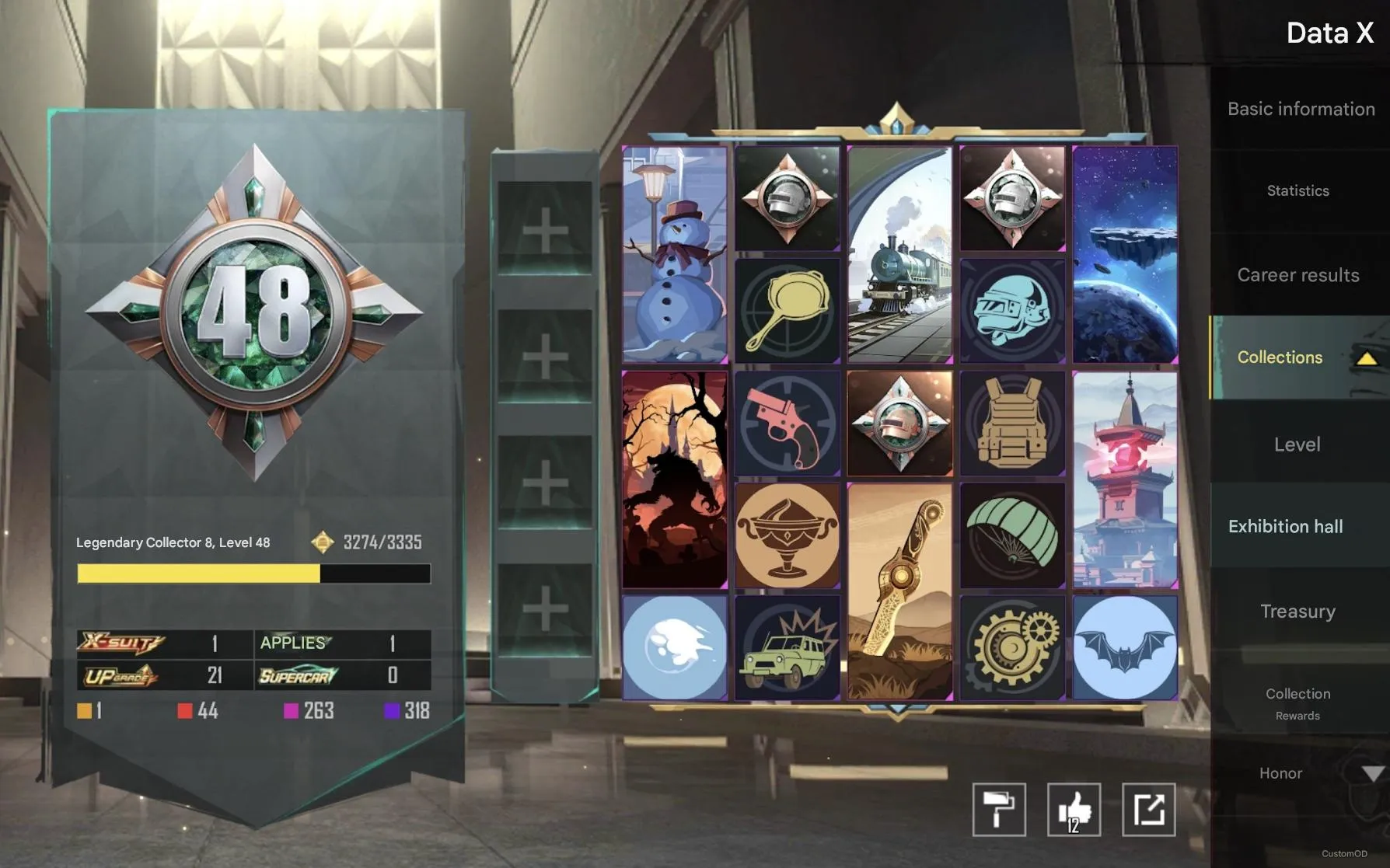The width and height of the screenshot is (1390, 868).
Task: Open the parachute collection card
Action: [x=1011, y=532]
